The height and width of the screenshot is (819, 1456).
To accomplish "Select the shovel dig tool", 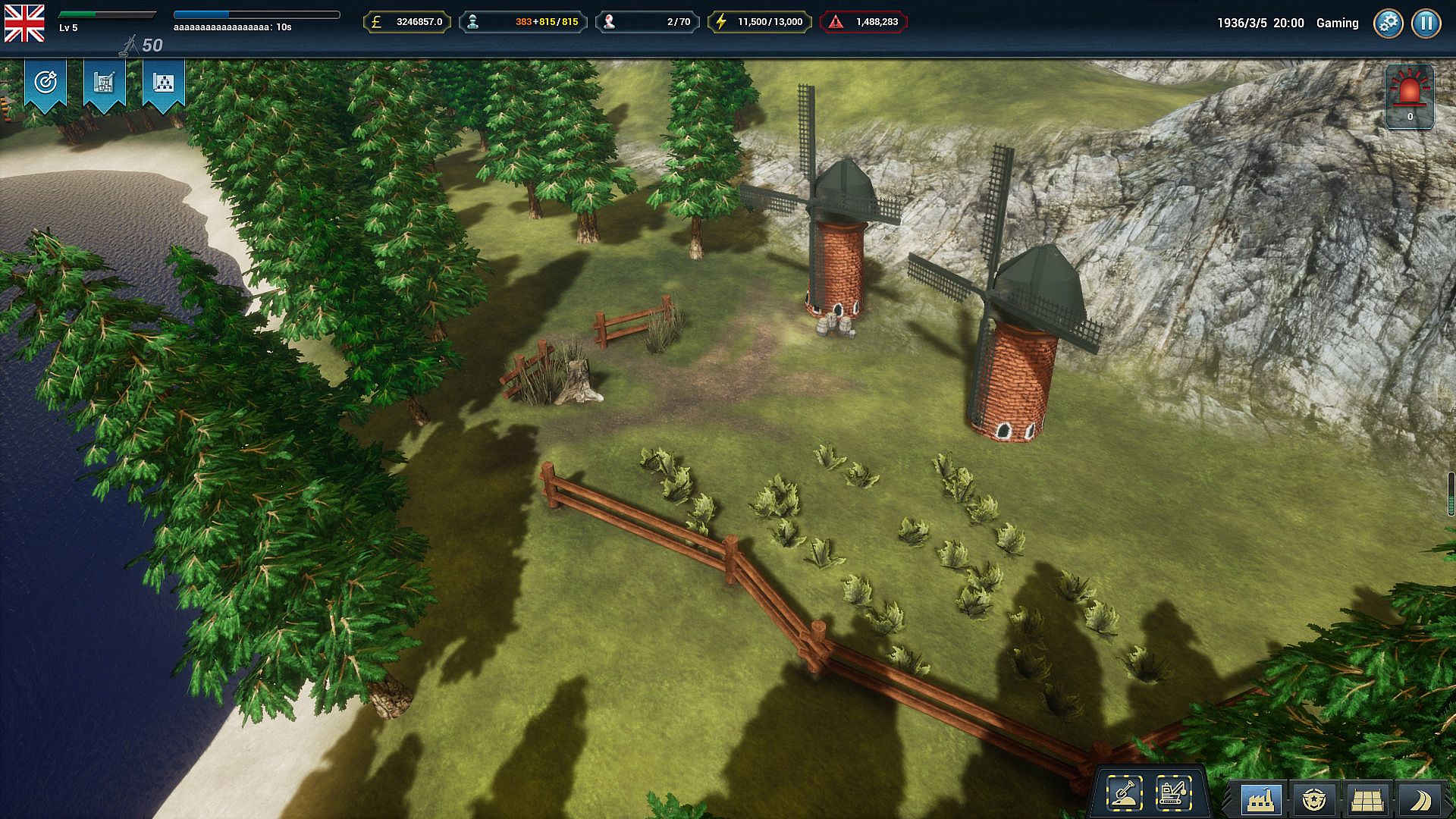I will pos(1125,794).
